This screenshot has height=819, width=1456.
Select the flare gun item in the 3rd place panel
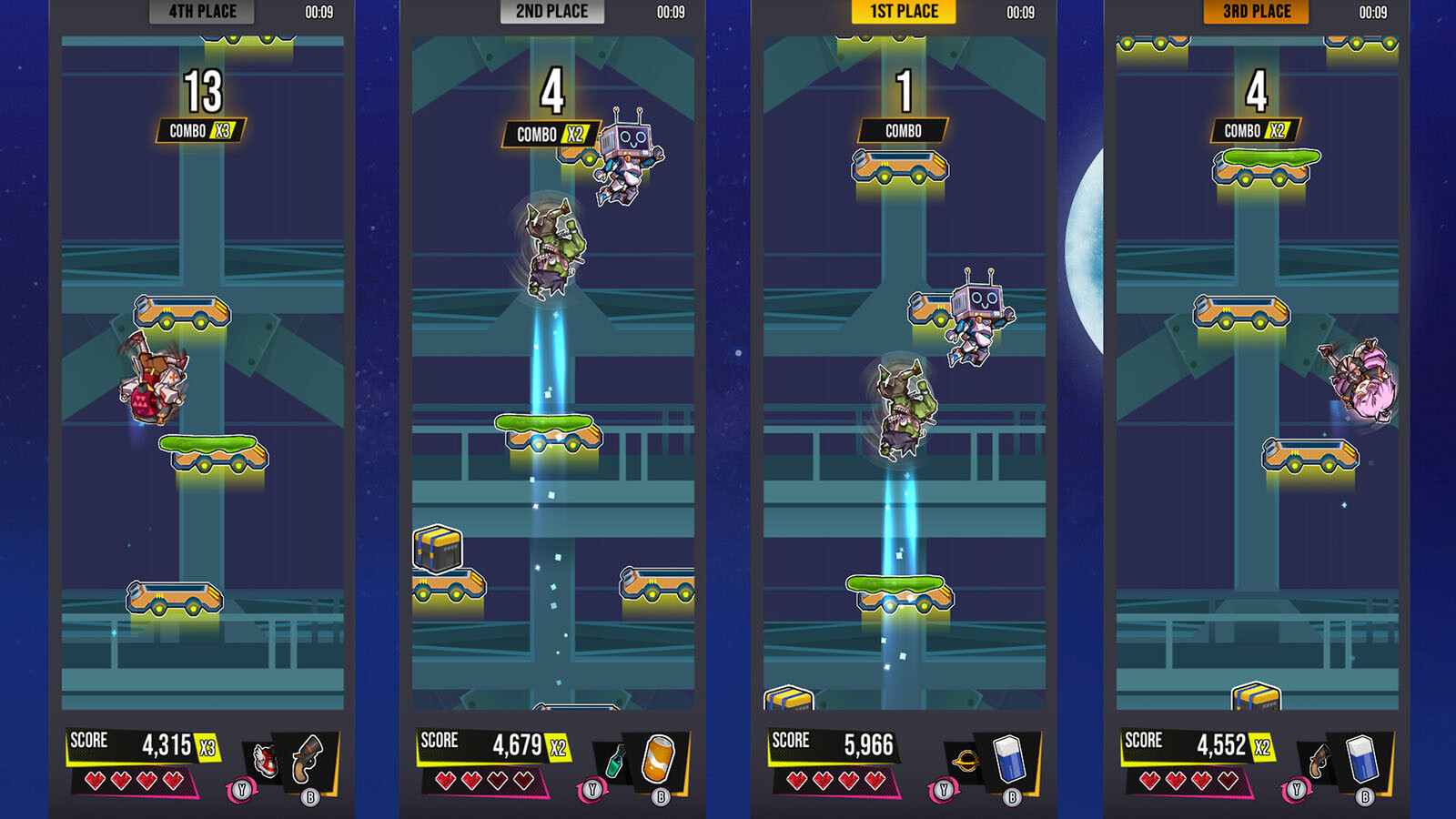pos(1317,761)
